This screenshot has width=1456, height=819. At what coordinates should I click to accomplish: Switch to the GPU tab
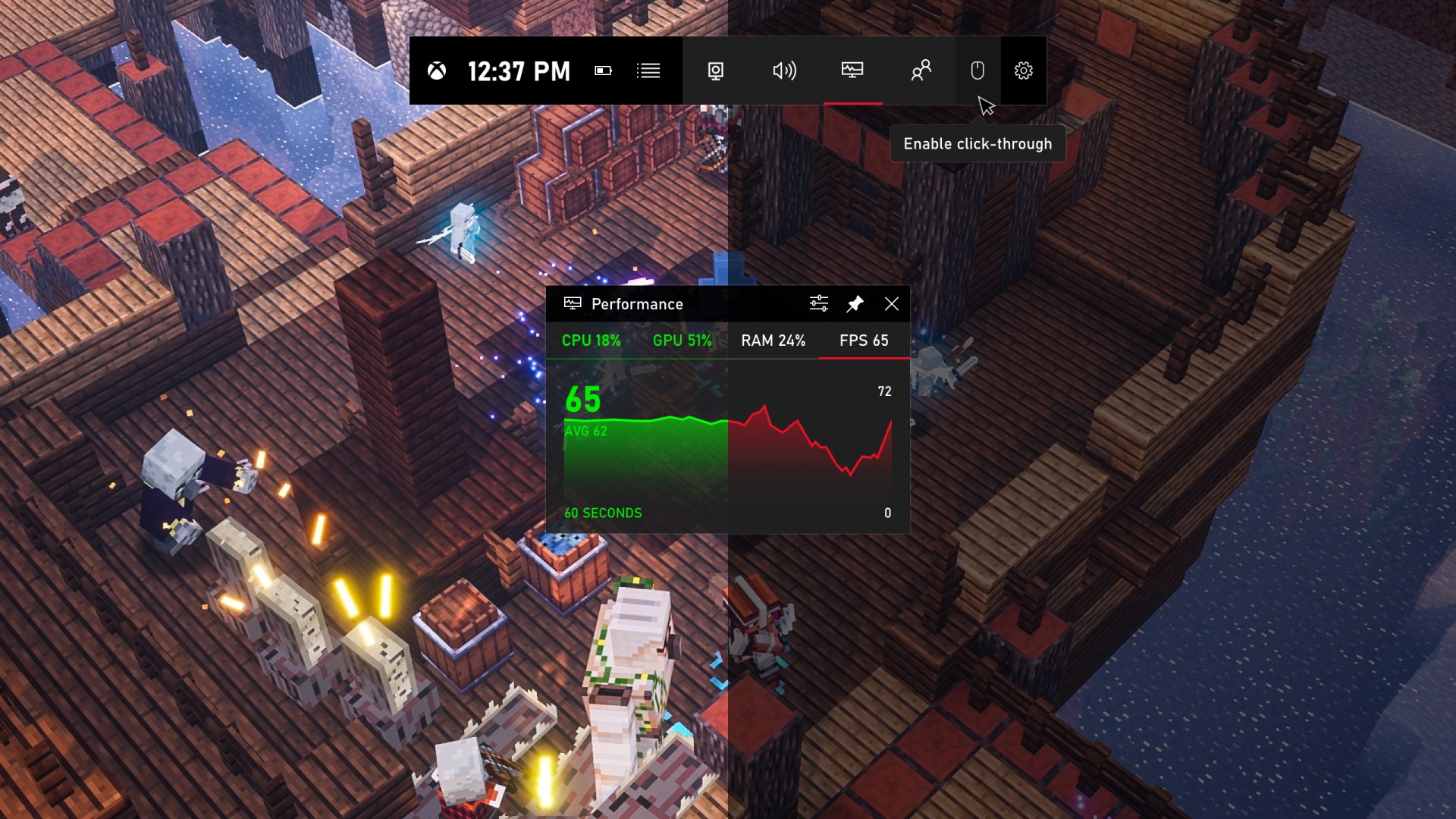(x=682, y=340)
